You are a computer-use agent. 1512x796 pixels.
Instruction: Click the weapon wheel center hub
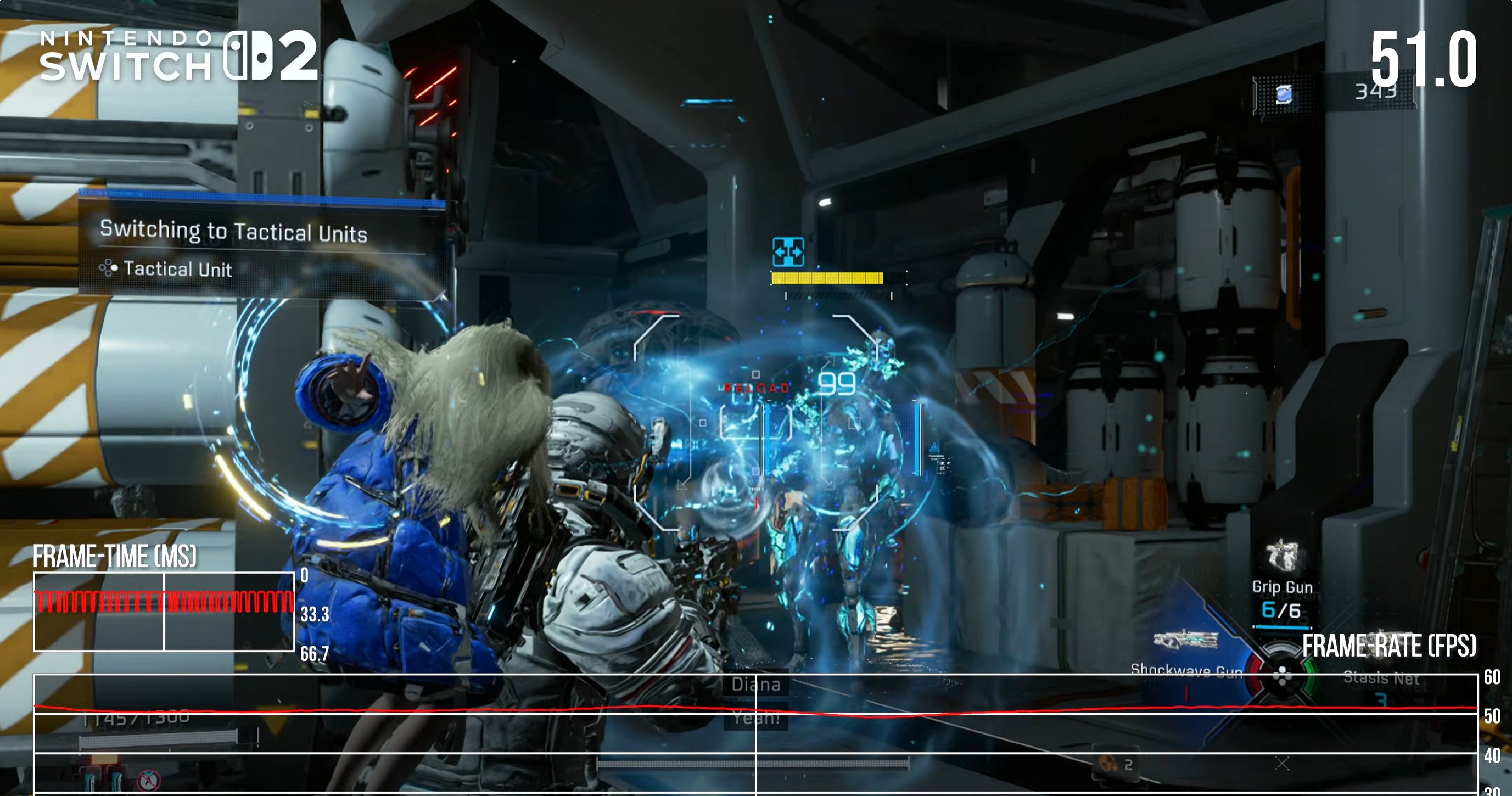pyautogui.click(x=1282, y=675)
